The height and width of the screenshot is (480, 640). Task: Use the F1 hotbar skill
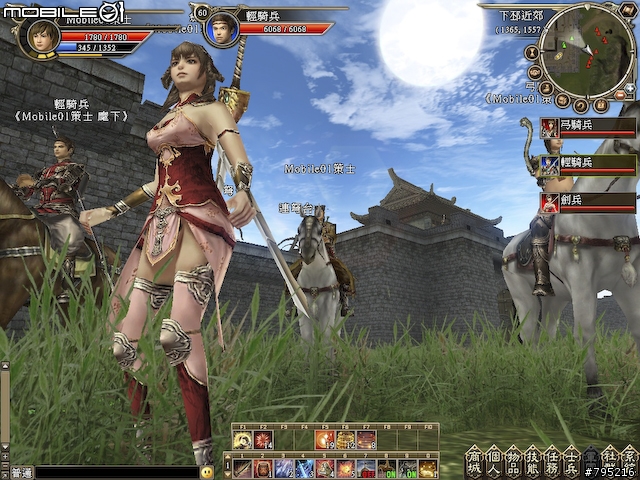pos(242,439)
